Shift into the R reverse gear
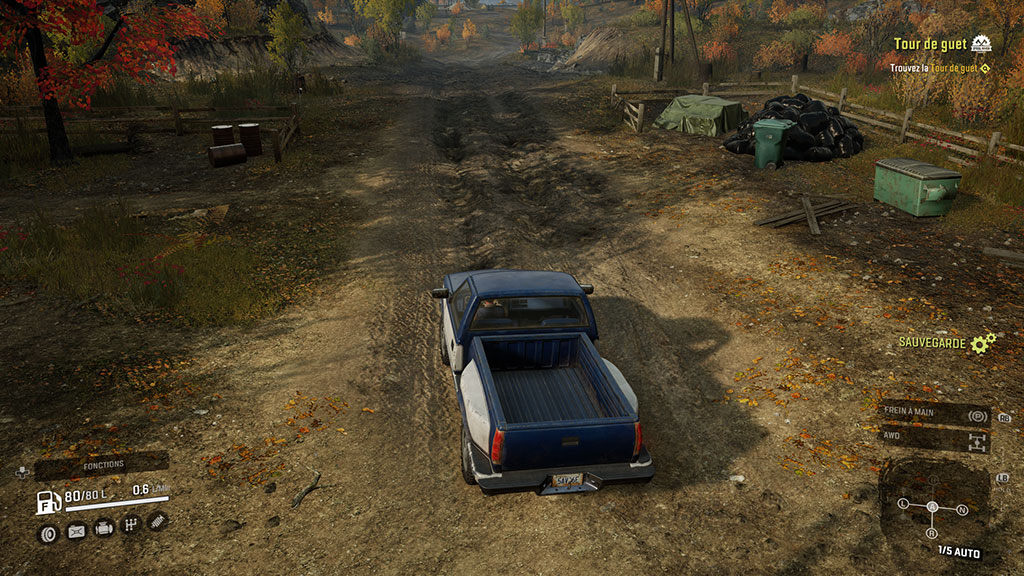The width and height of the screenshot is (1024, 576). coord(933,533)
